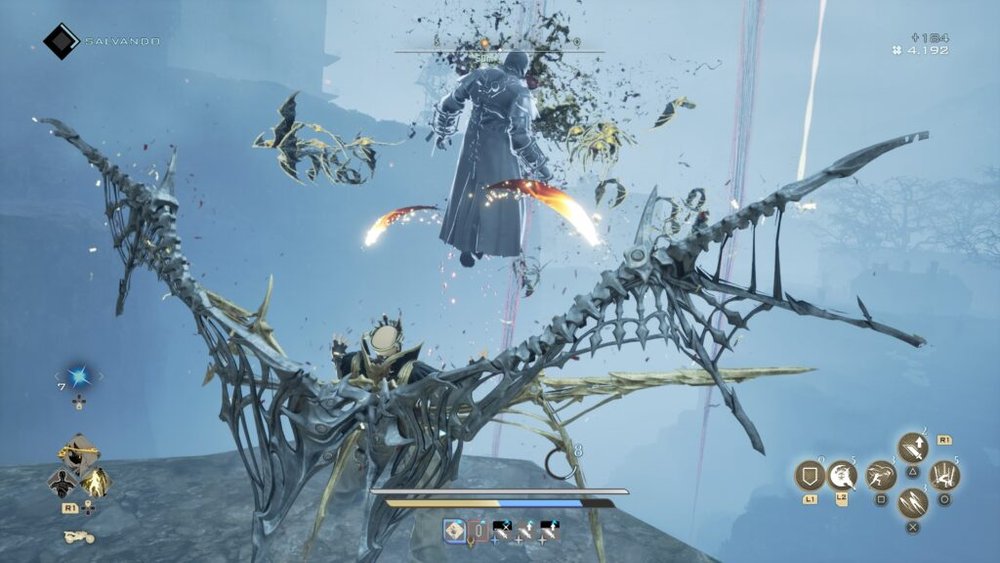The image size is (1000, 563).
Task: Select the blue-framed diamond status icon
Action: [454, 531]
